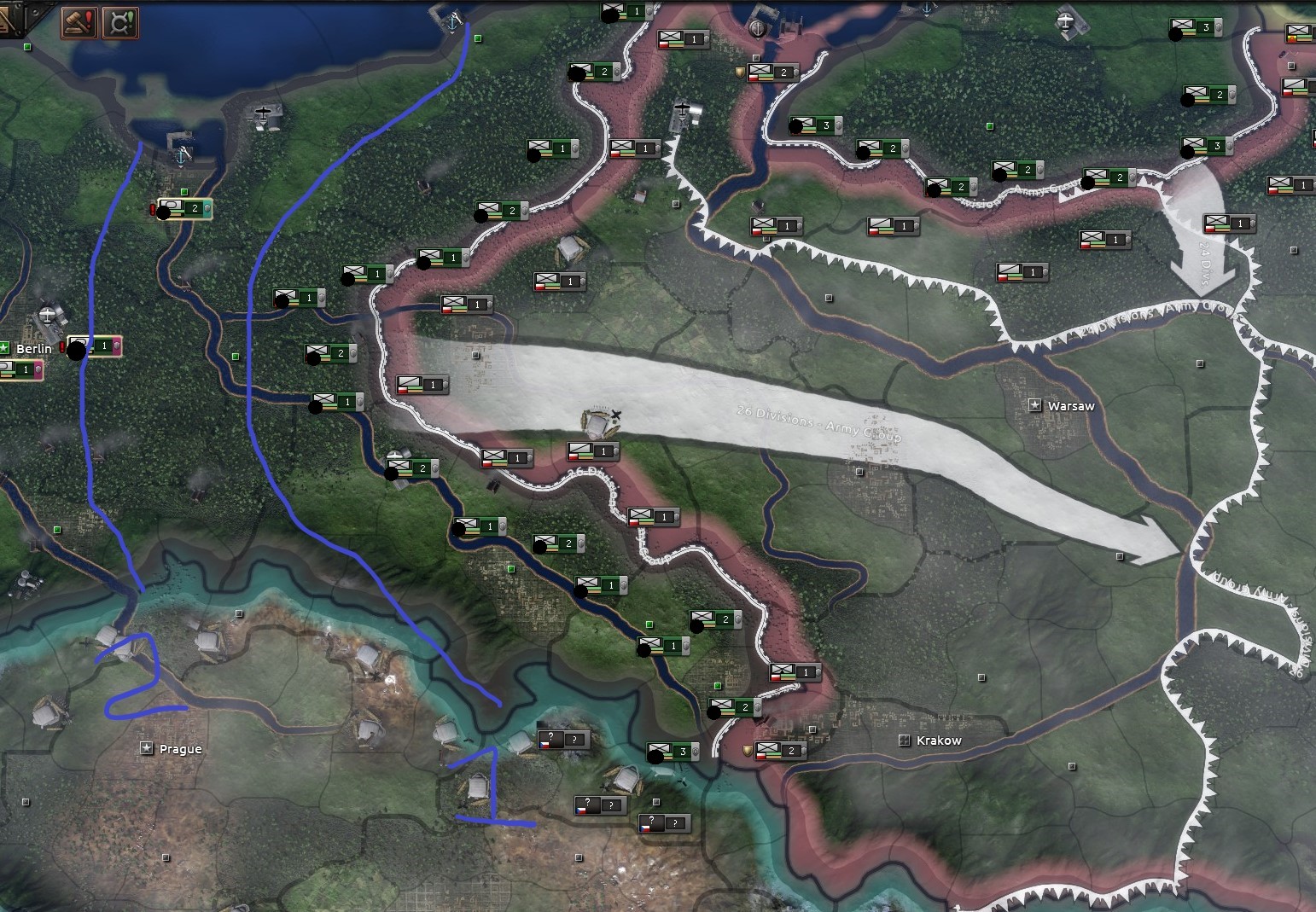Image resolution: width=1316 pixels, height=912 pixels.
Task: Click the green exclamation alert icon beside the gavel
Action: tap(119, 21)
